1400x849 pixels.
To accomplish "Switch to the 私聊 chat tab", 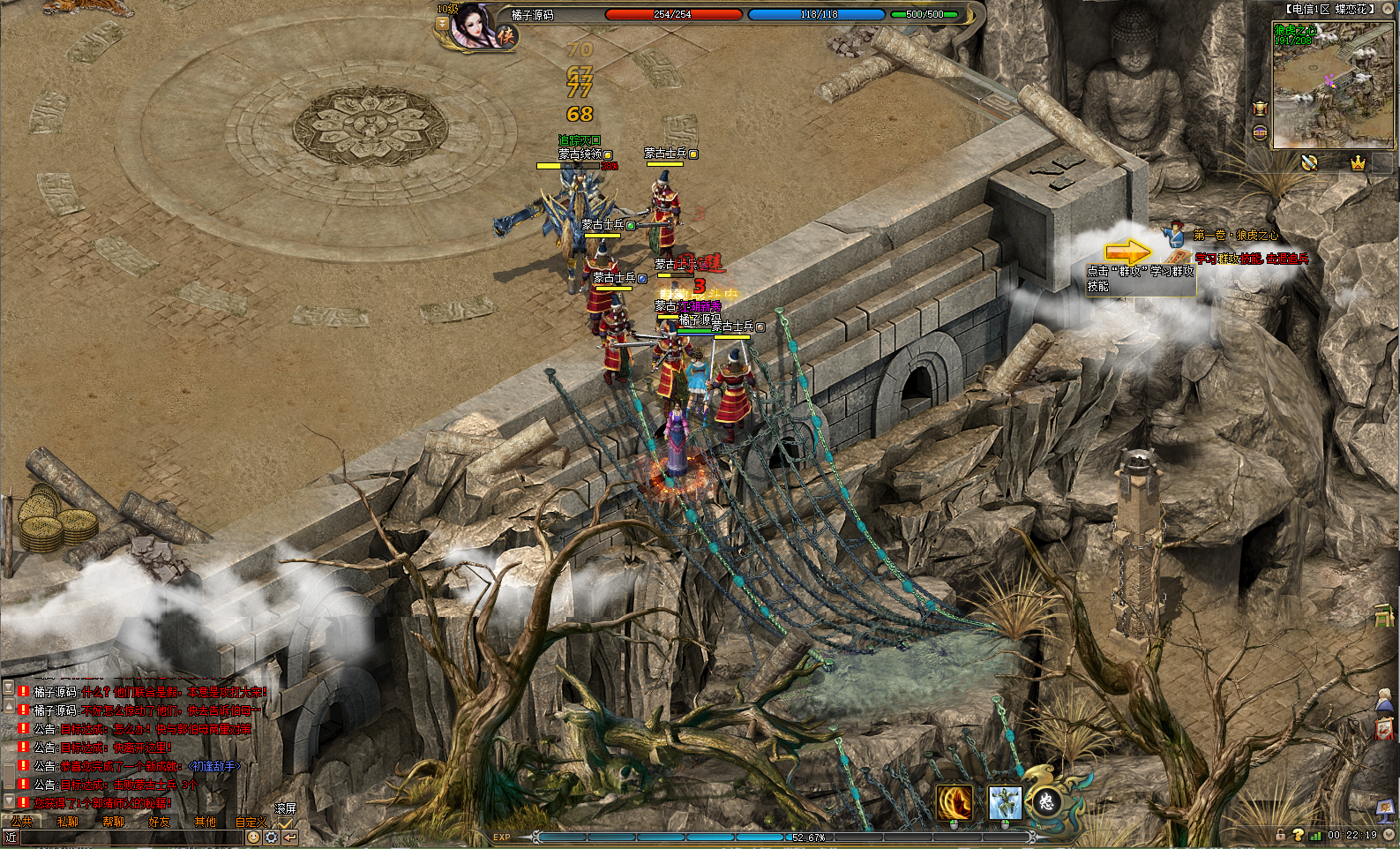I will coord(68,822).
